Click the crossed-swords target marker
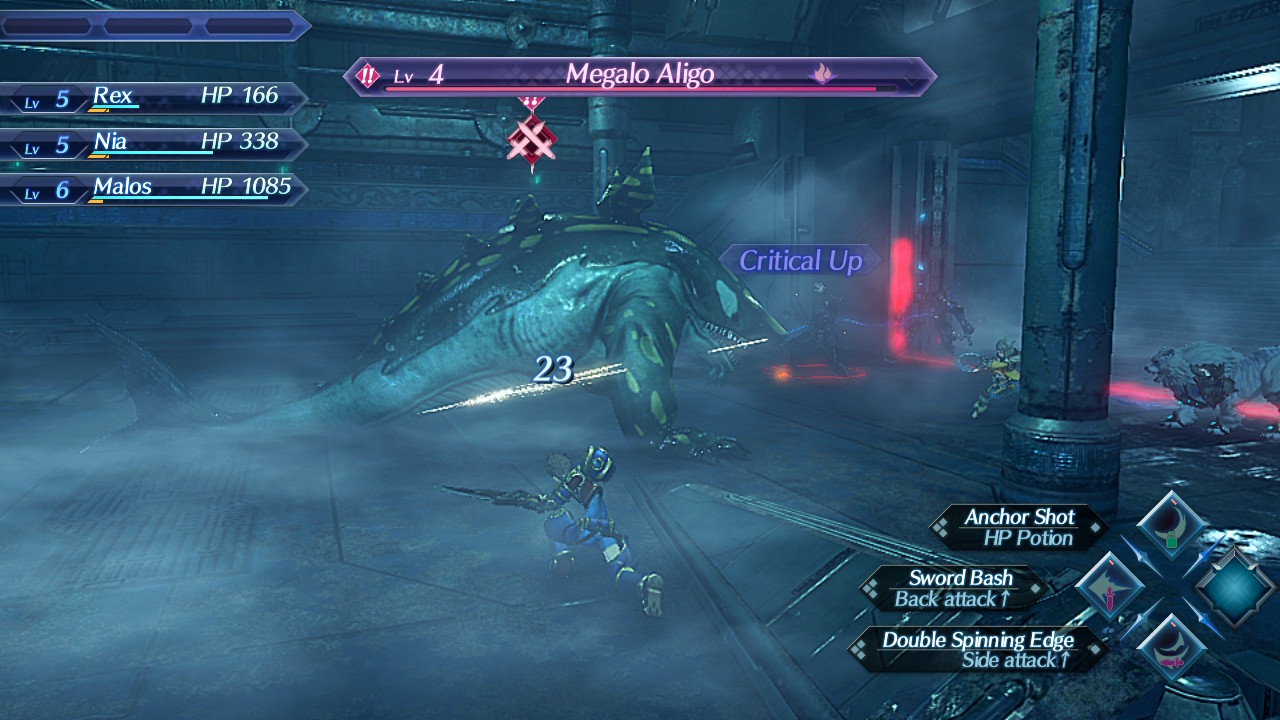 pos(531,140)
